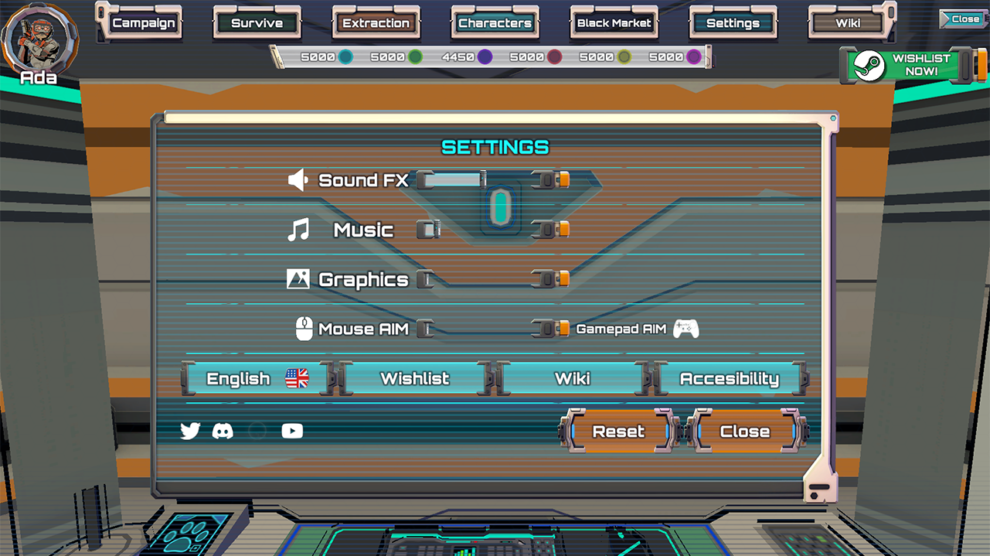
Task: Change the English language option
Action: (x=256, y=379)
